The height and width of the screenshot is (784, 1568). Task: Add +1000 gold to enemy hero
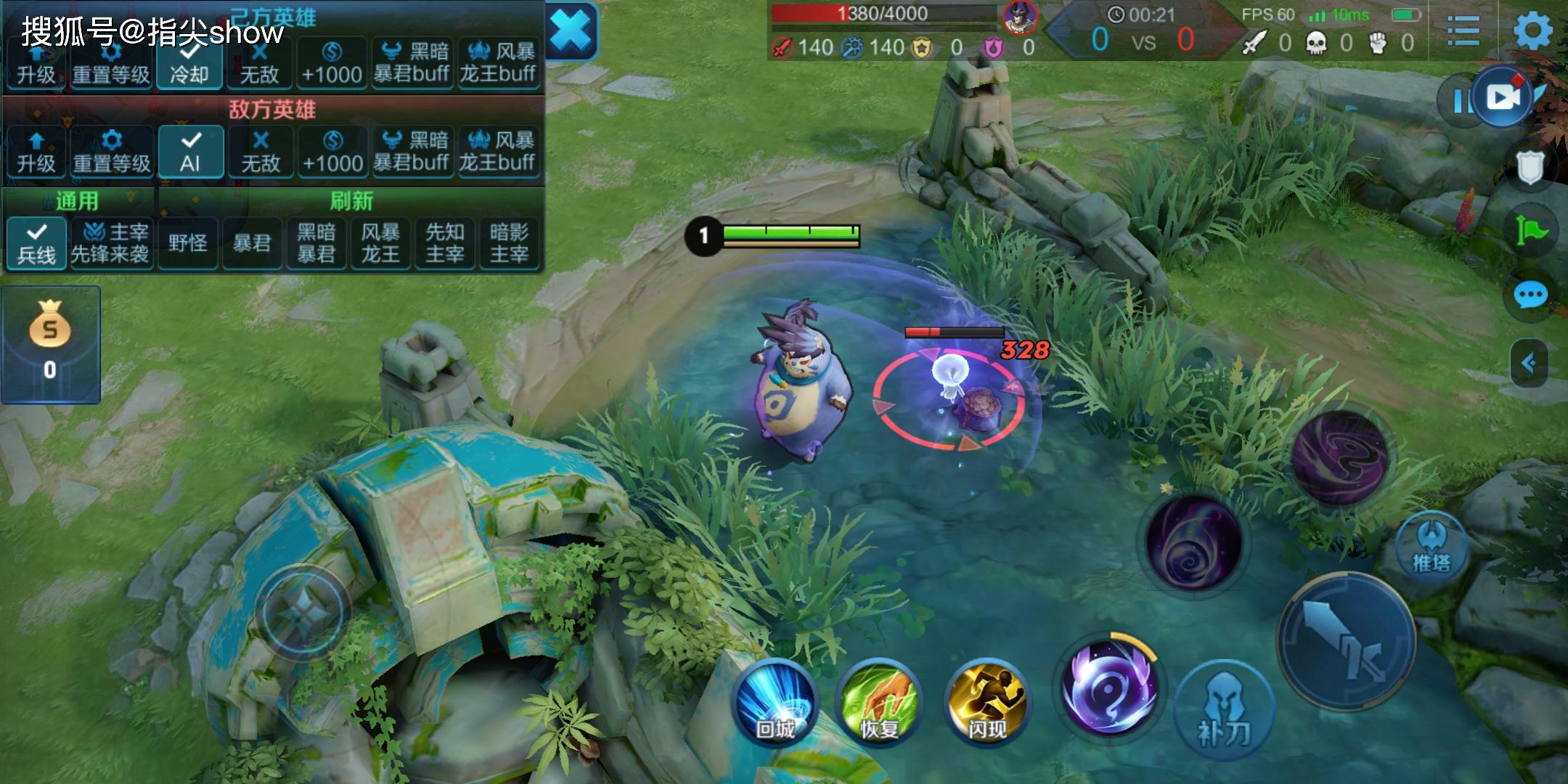pyautogui.click(x=332, y=152)
